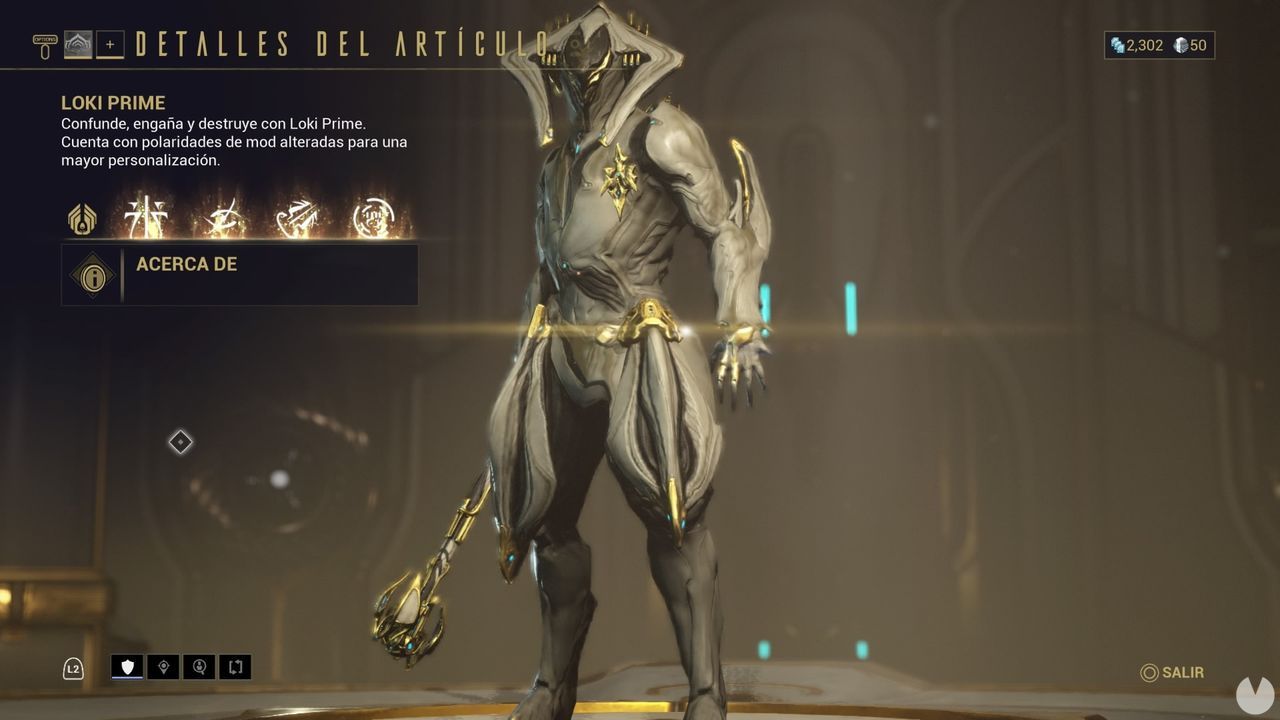
Task: Click the platinum currency icon top right
Action: click(1116, 44)
